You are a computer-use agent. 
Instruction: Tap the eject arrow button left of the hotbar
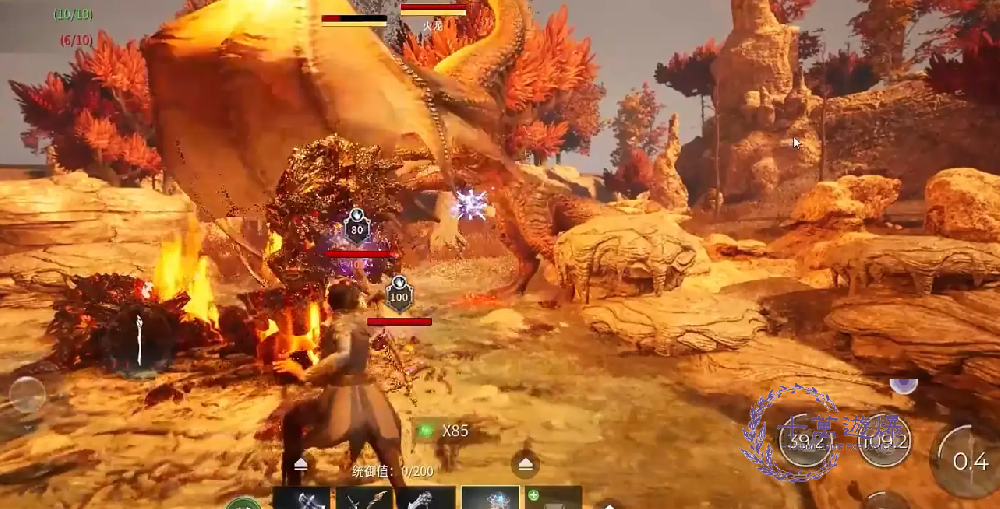pos(301,465)
